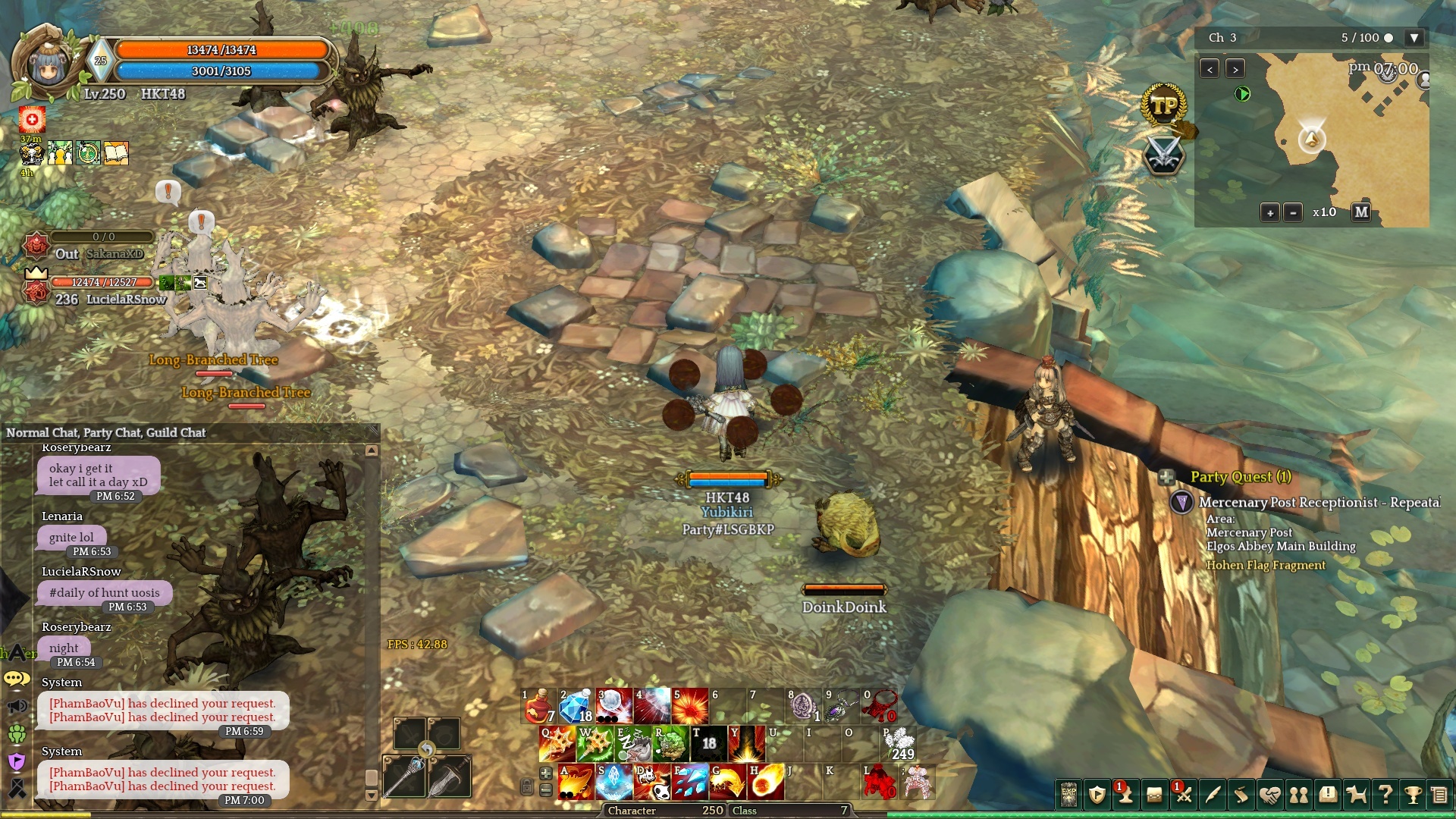This screenshot has height=819, width=1456.
Task: Open the TP shop laurel icon
Action: pyautogui.click(x=1164, y=106)
